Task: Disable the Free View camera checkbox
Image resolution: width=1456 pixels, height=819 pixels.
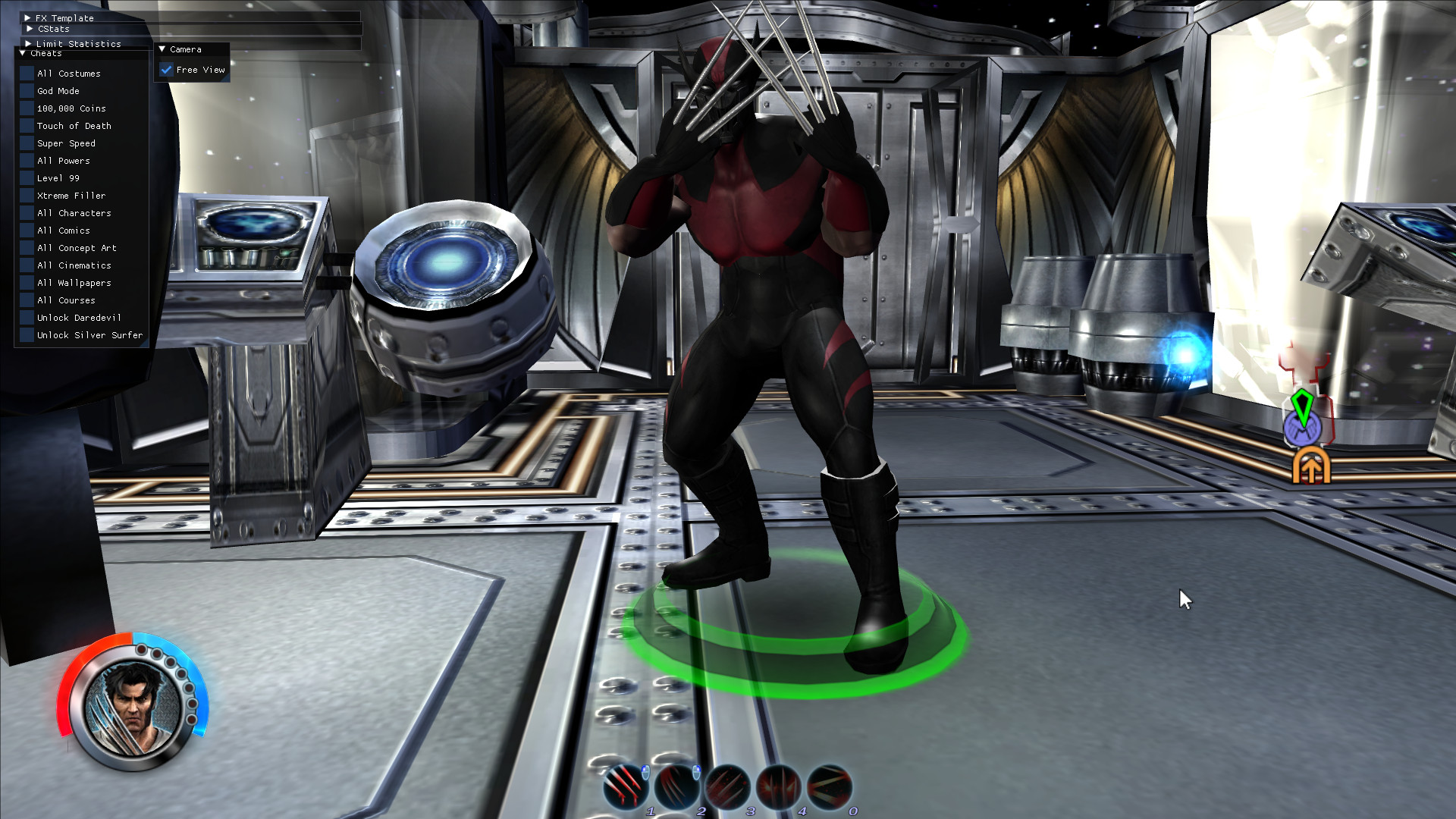Action: click(167, 69)
